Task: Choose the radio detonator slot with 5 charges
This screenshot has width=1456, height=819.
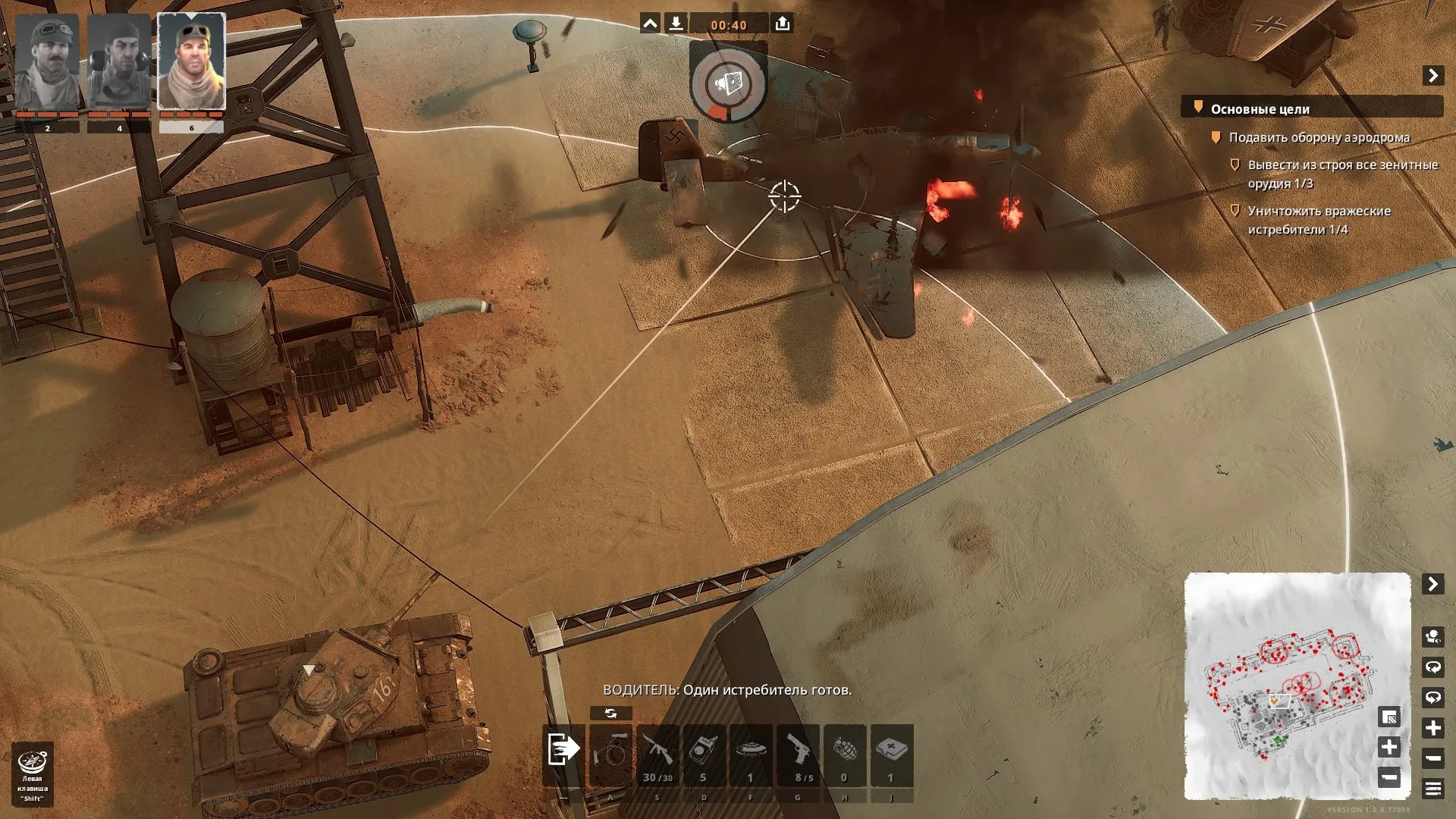Action: (x=704, y=756)
